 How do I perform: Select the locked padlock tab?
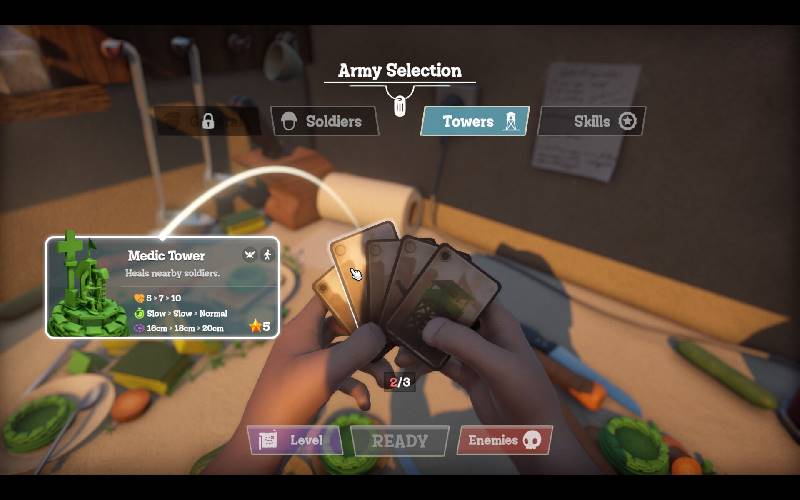[x=207, y=121]
